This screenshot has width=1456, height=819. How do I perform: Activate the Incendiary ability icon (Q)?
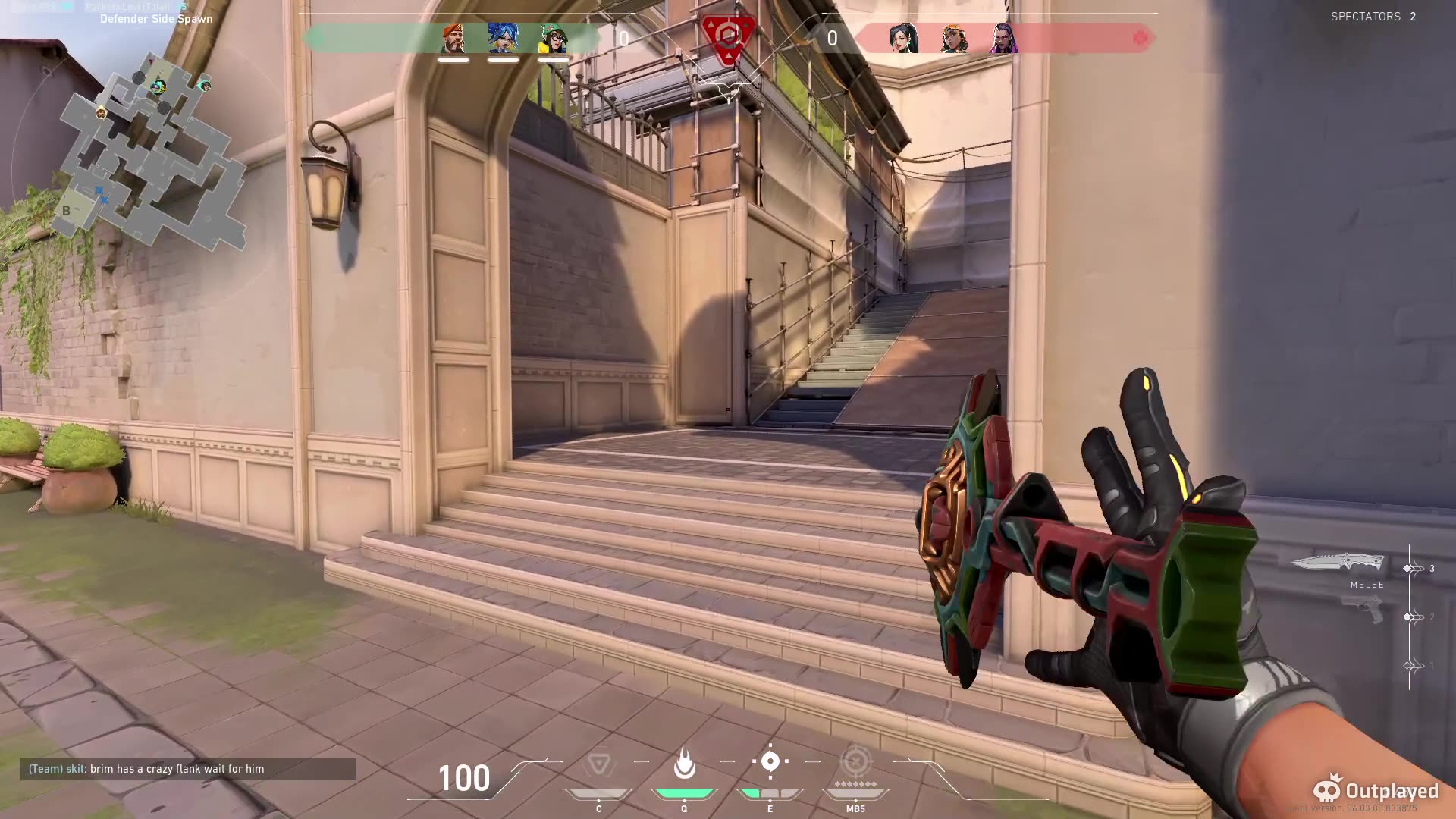click(x=685, y=766)
